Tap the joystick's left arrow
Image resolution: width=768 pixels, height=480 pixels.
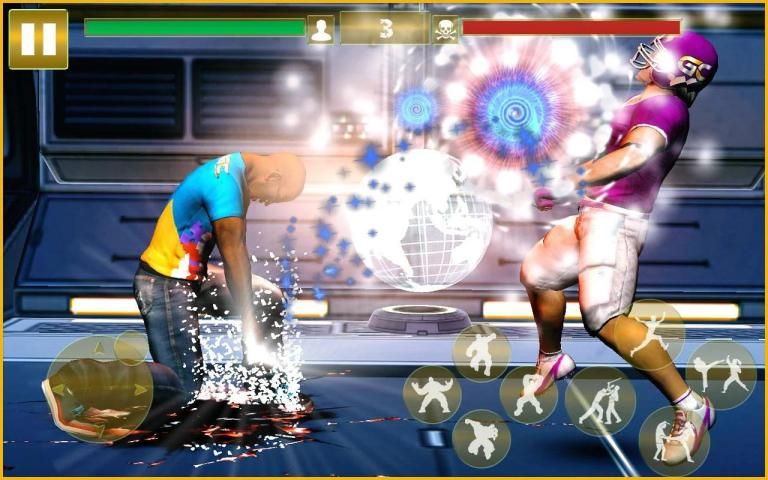pos(56,389)
